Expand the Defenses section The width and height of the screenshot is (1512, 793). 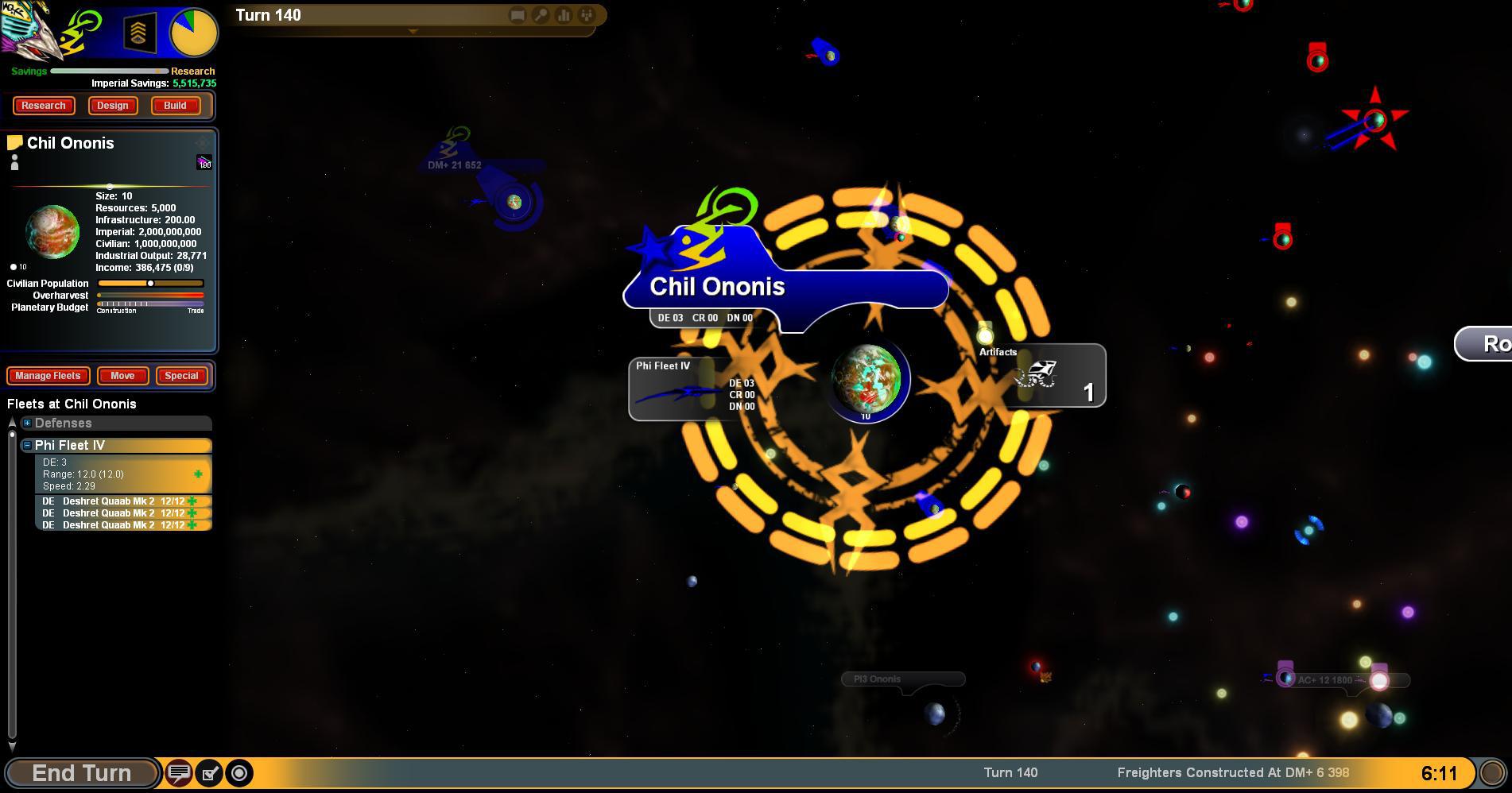[x=29, y=424]
